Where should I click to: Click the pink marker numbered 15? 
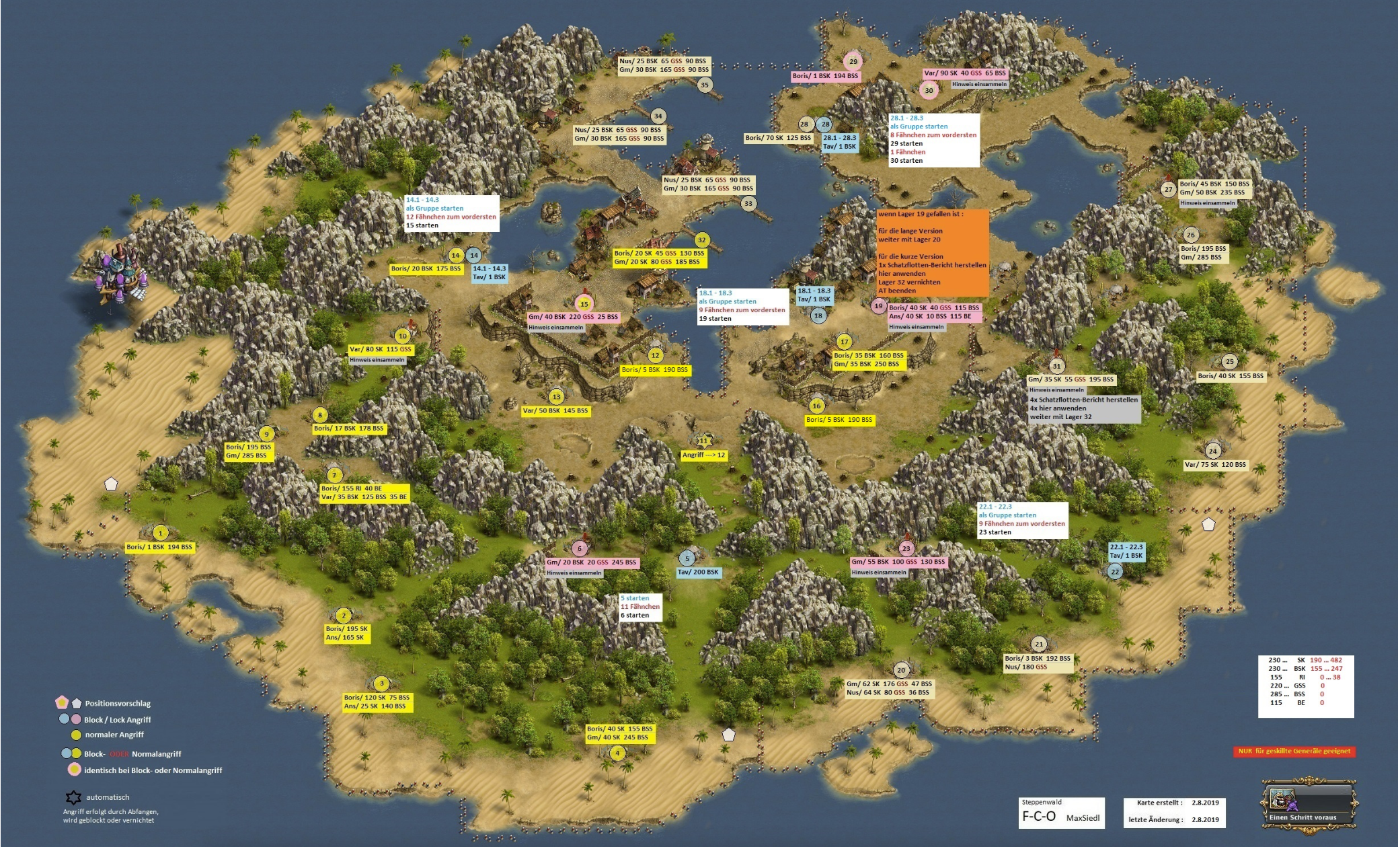tap(584, 304)
